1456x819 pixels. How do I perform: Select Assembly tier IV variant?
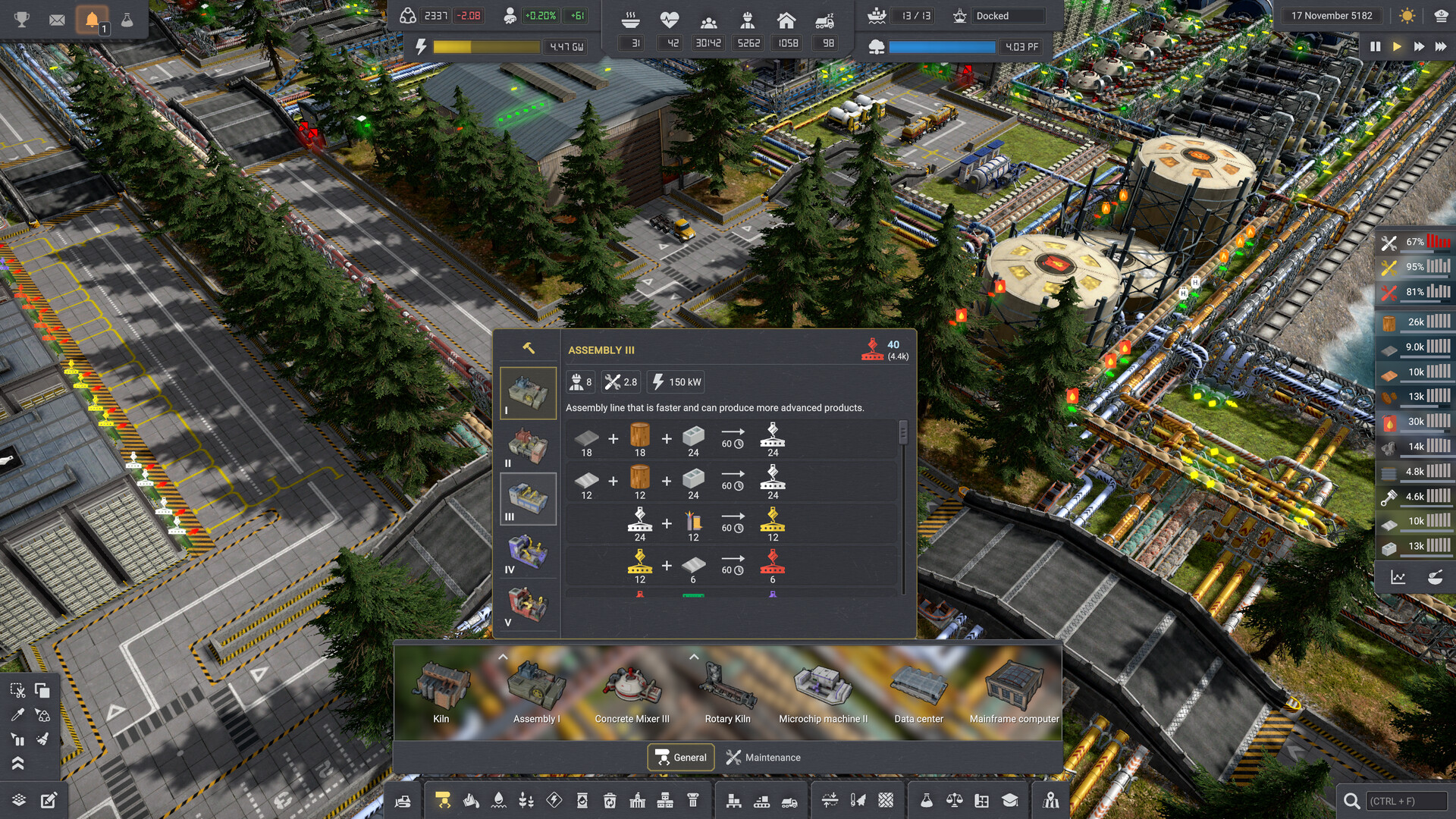click(528, 552)
